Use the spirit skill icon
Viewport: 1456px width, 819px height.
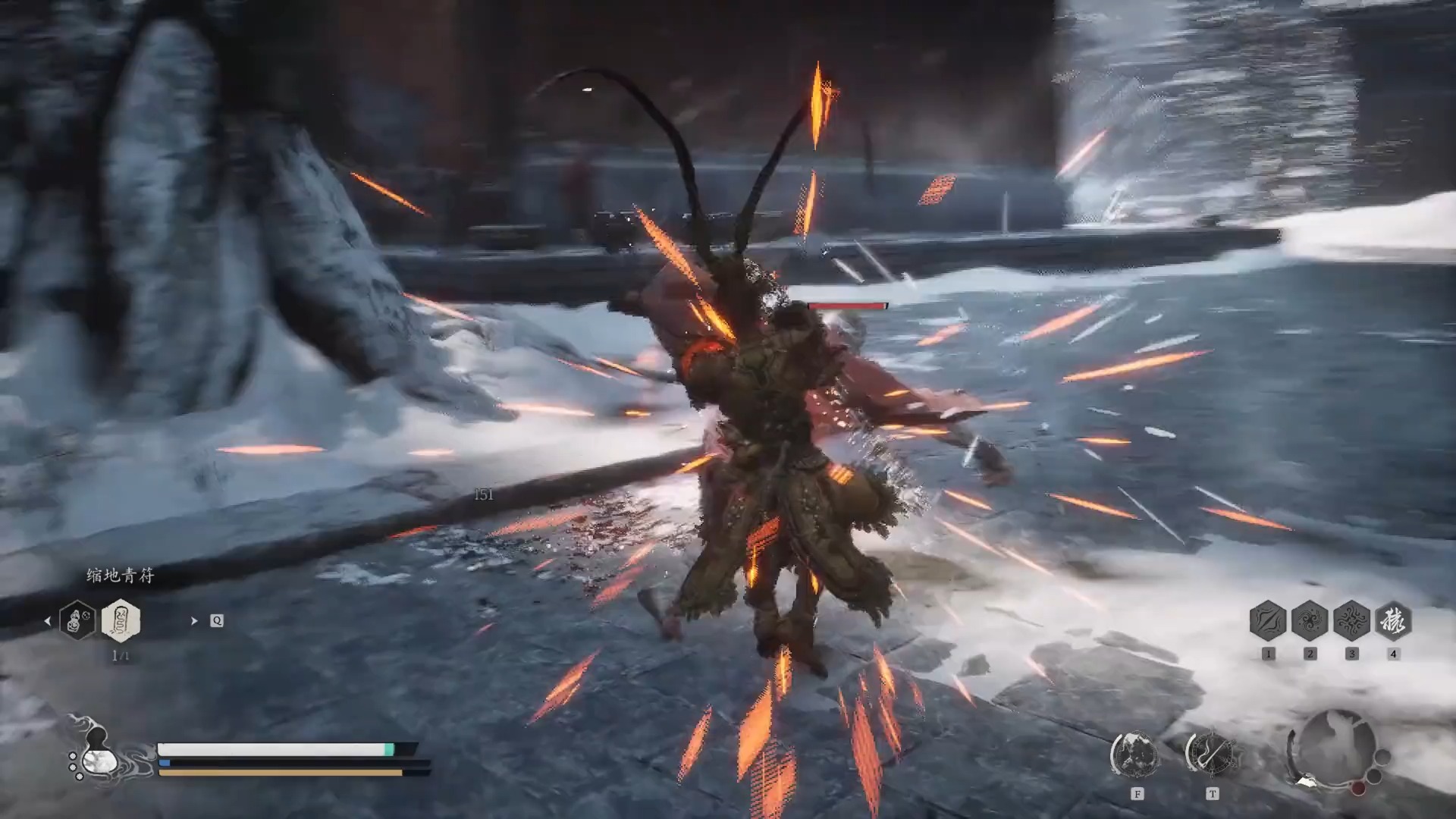pos(1135,755)
